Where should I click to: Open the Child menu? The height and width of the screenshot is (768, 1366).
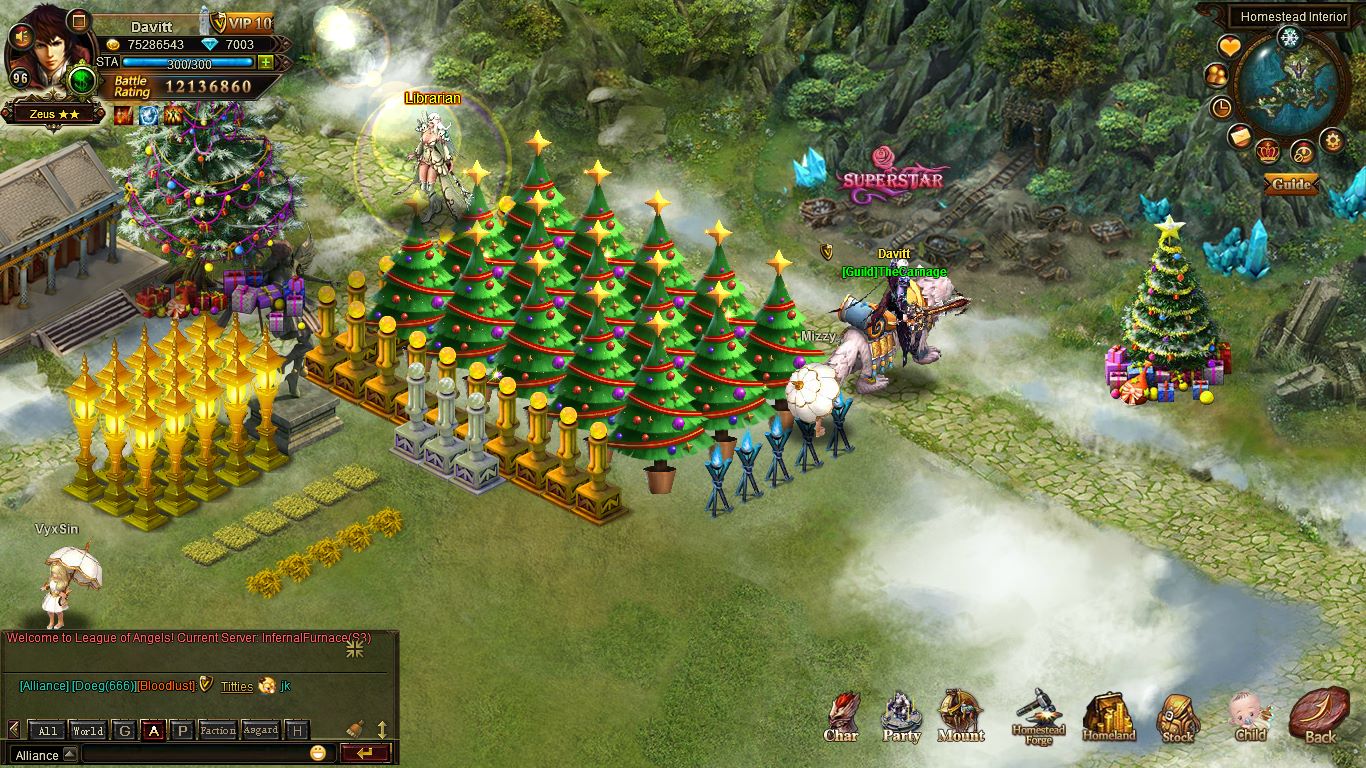1250,716
